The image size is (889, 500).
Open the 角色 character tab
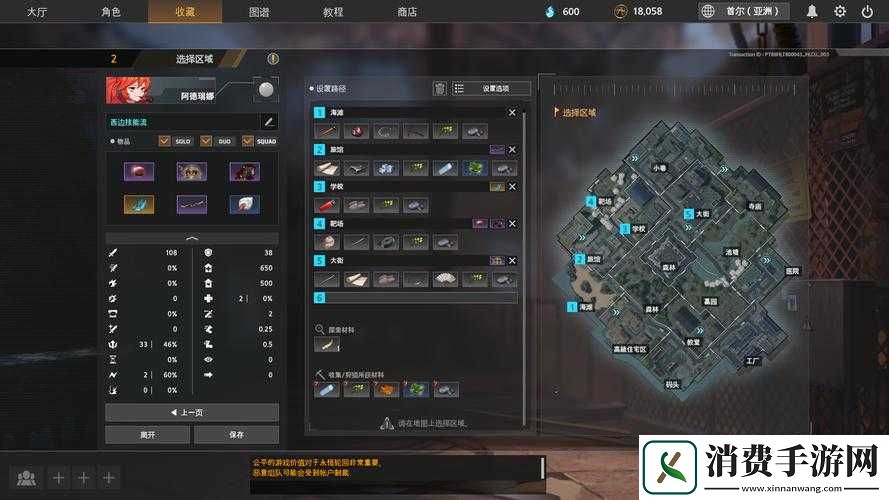point(111,11)
